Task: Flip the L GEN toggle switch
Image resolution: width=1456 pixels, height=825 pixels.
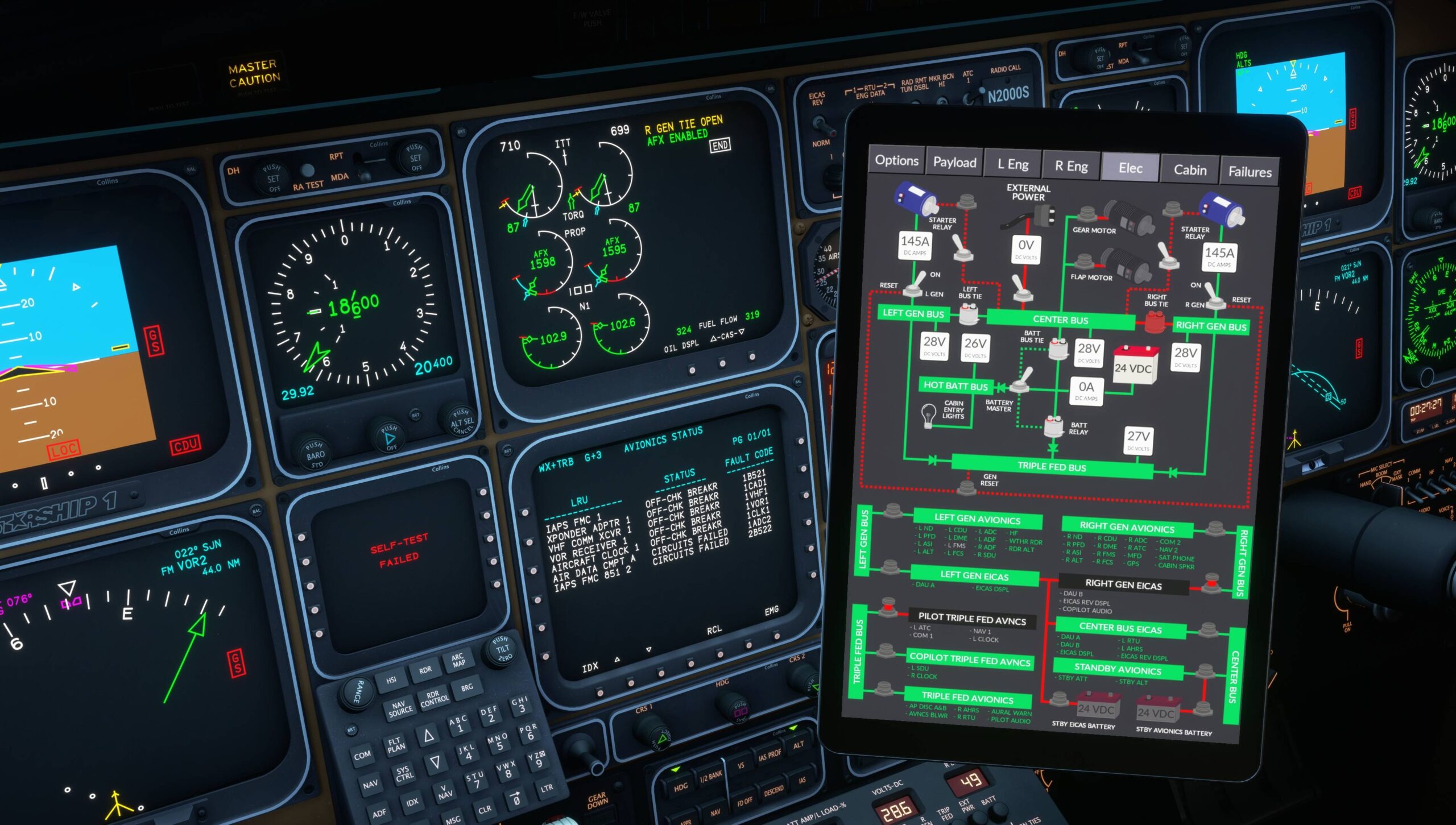Action: [x=913, y=289]
